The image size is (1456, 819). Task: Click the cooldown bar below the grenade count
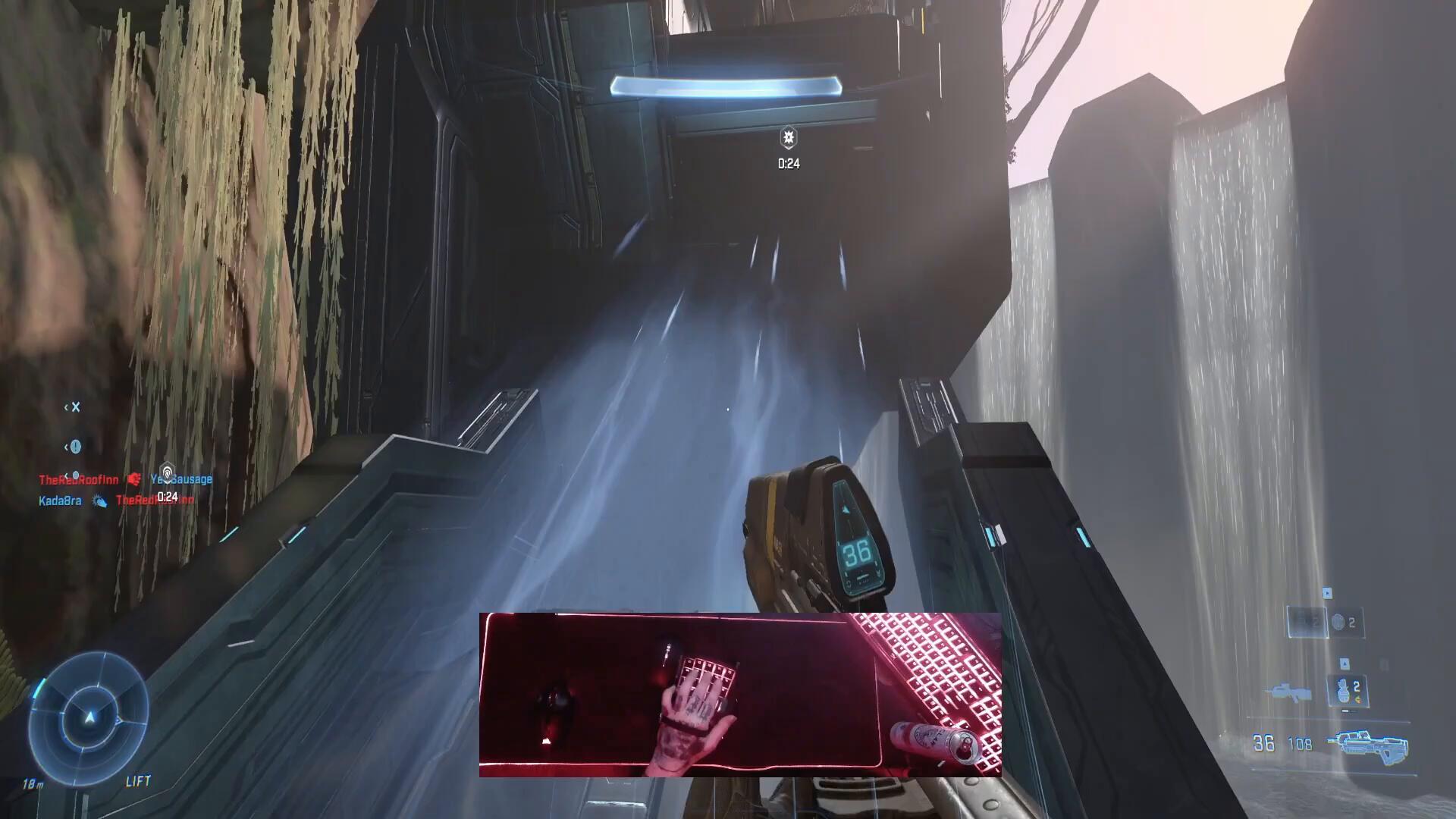point(1346,711)
